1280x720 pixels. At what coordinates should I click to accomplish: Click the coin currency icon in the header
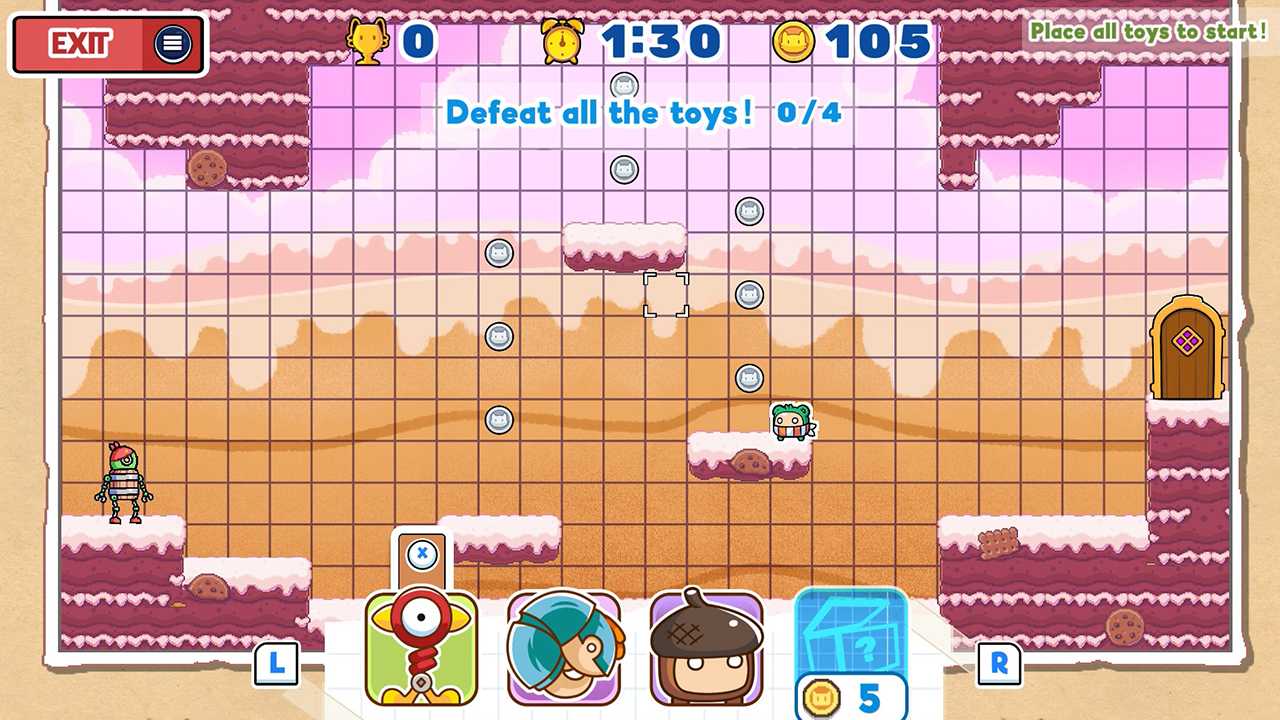coord(793,40)
